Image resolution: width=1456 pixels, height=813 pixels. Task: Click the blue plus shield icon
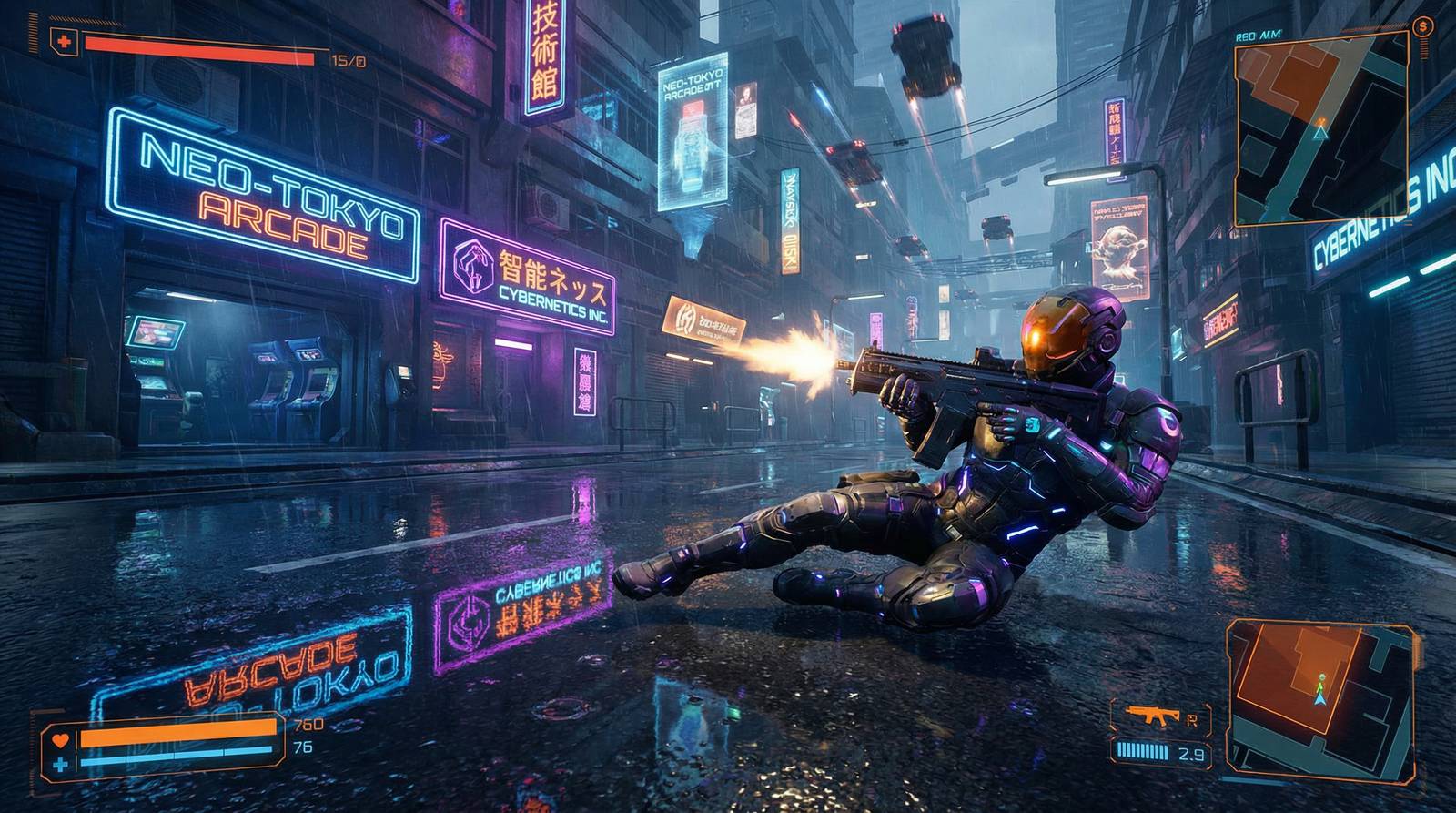point(61,765)
